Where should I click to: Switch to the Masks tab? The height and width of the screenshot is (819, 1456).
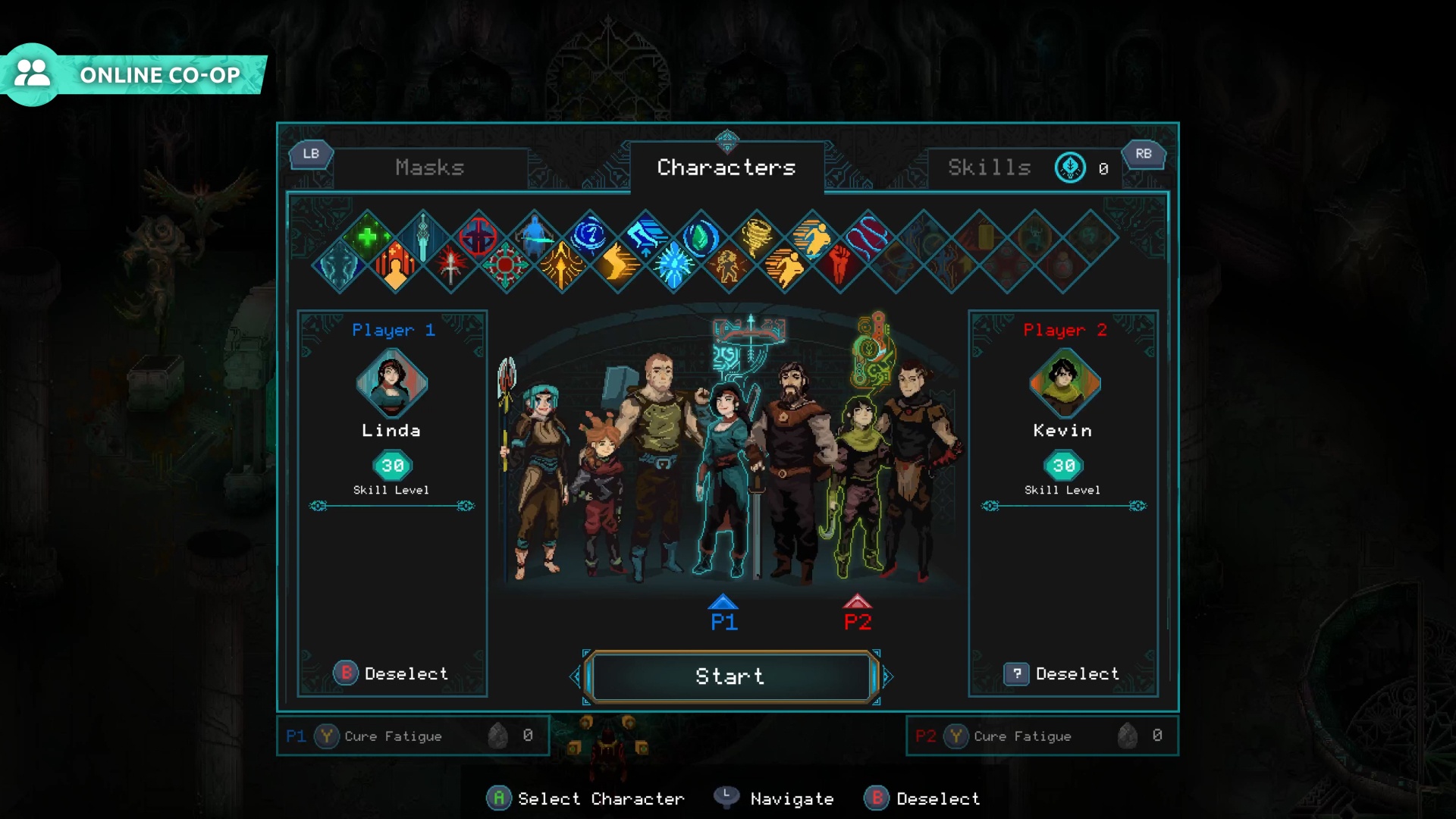429,168
